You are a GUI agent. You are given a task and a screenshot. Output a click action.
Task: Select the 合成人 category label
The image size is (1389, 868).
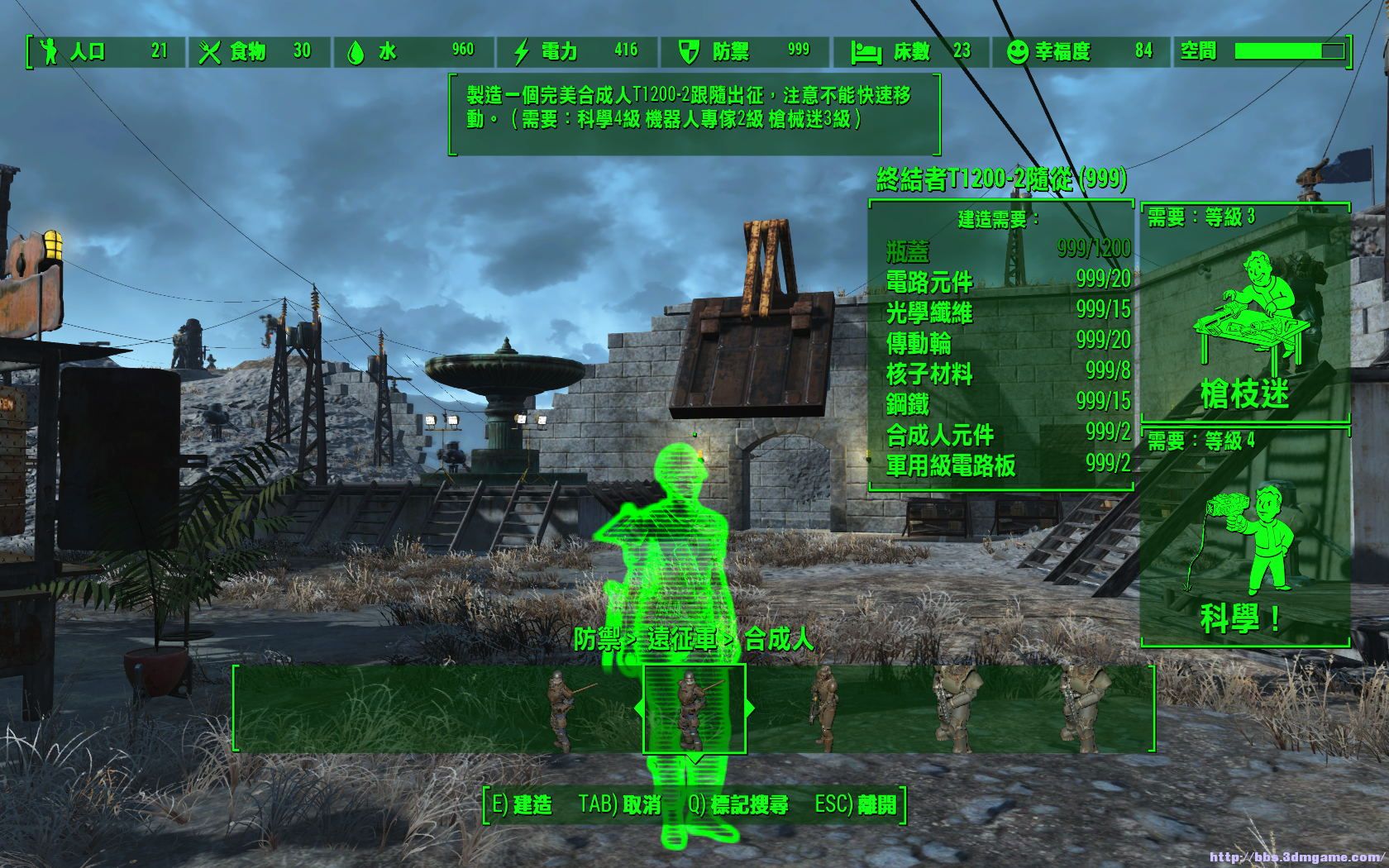tap(778, 639)
